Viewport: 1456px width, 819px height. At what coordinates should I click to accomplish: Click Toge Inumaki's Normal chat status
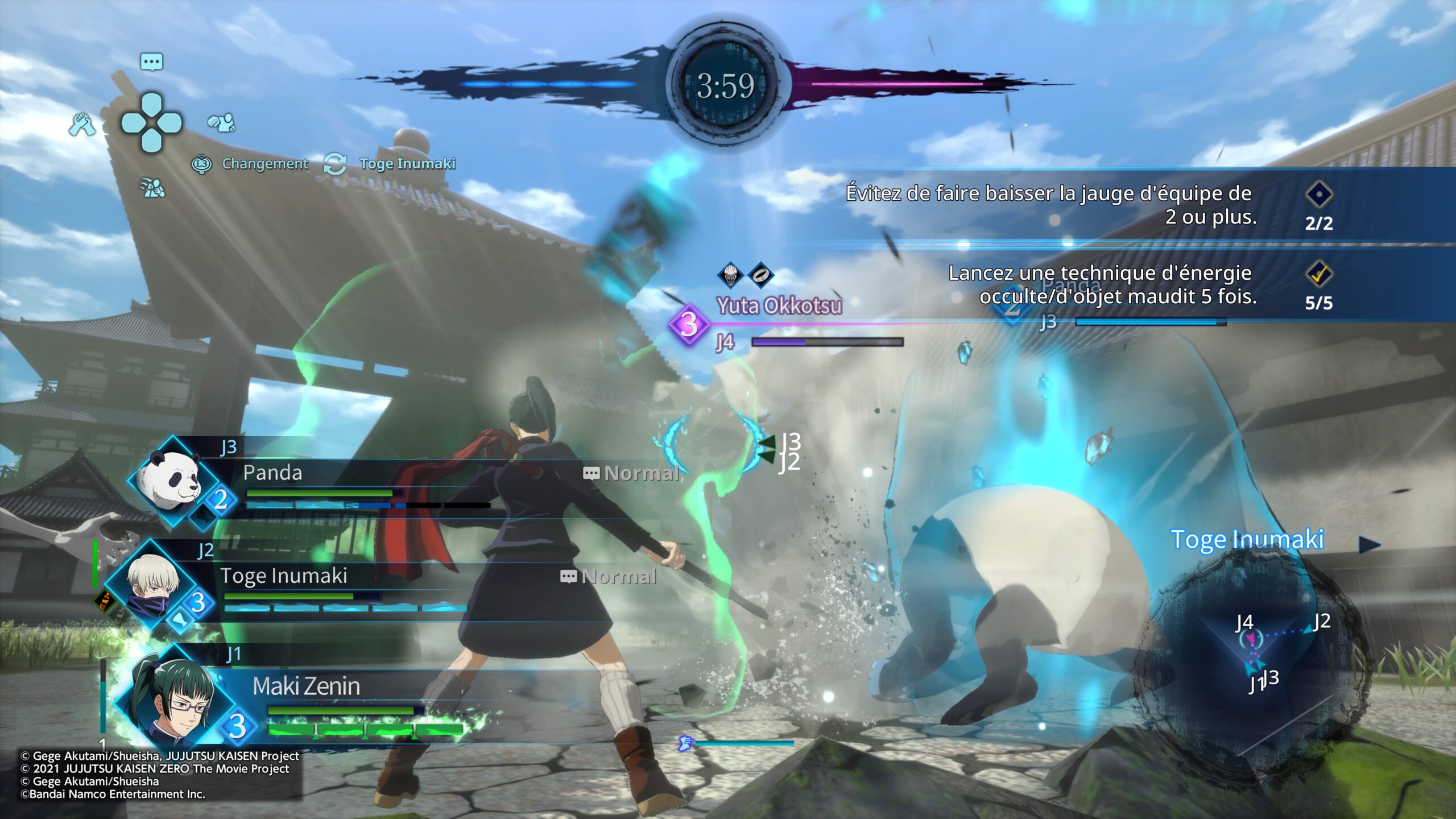(x=609, y=577)
